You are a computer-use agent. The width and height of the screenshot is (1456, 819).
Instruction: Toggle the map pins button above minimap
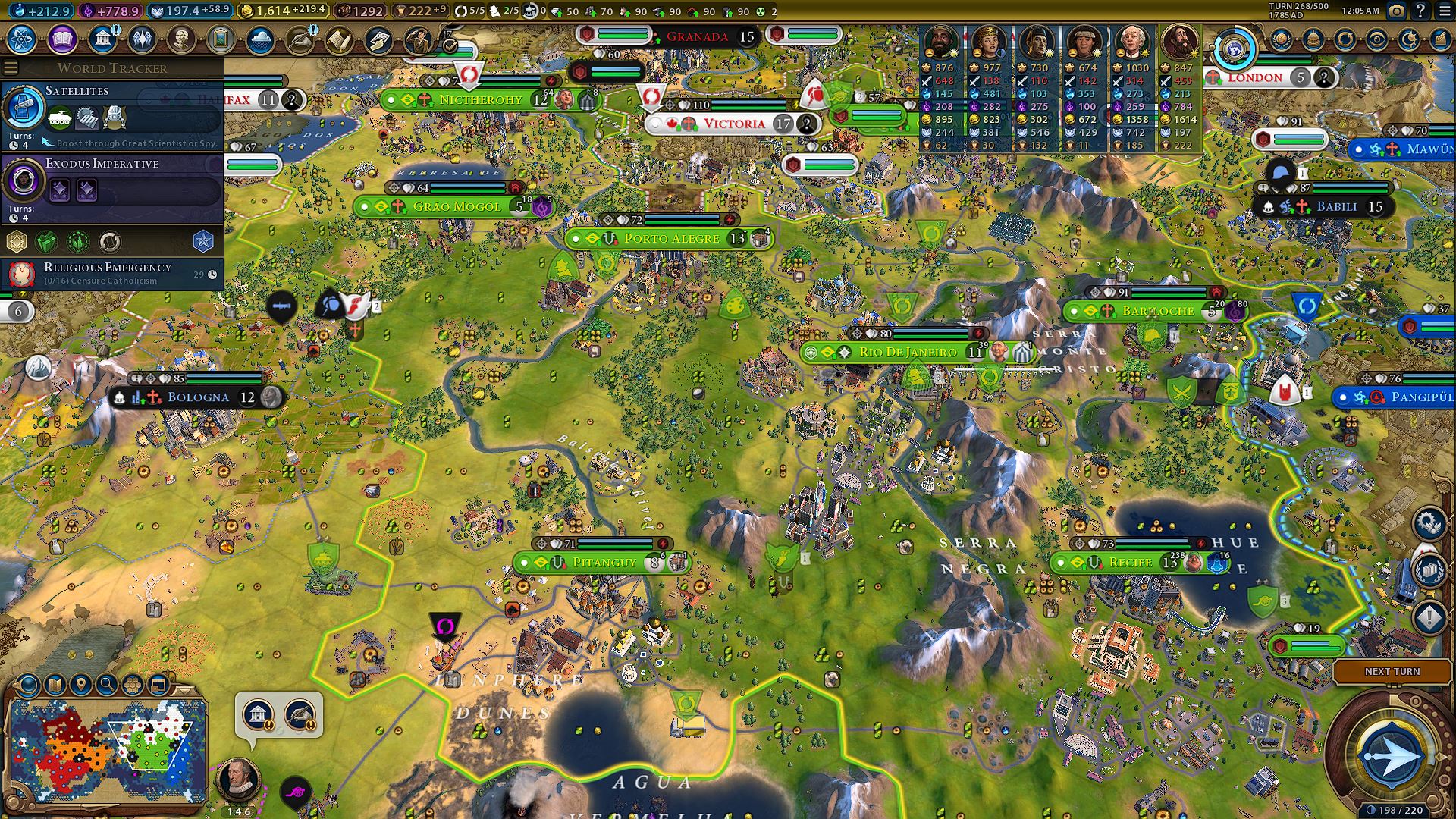coord(80,686)
